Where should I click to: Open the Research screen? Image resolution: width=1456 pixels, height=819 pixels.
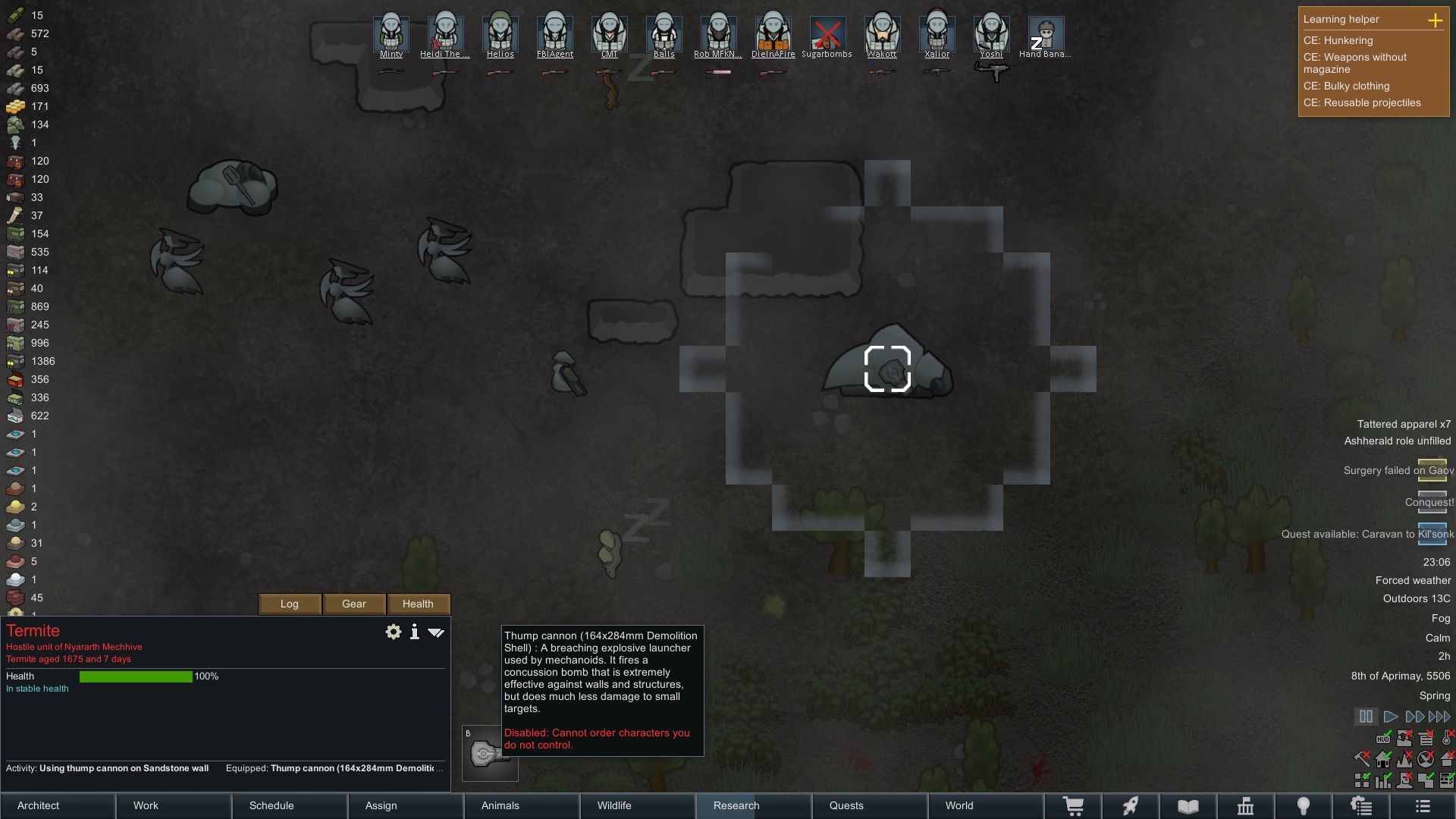[753, 805]
